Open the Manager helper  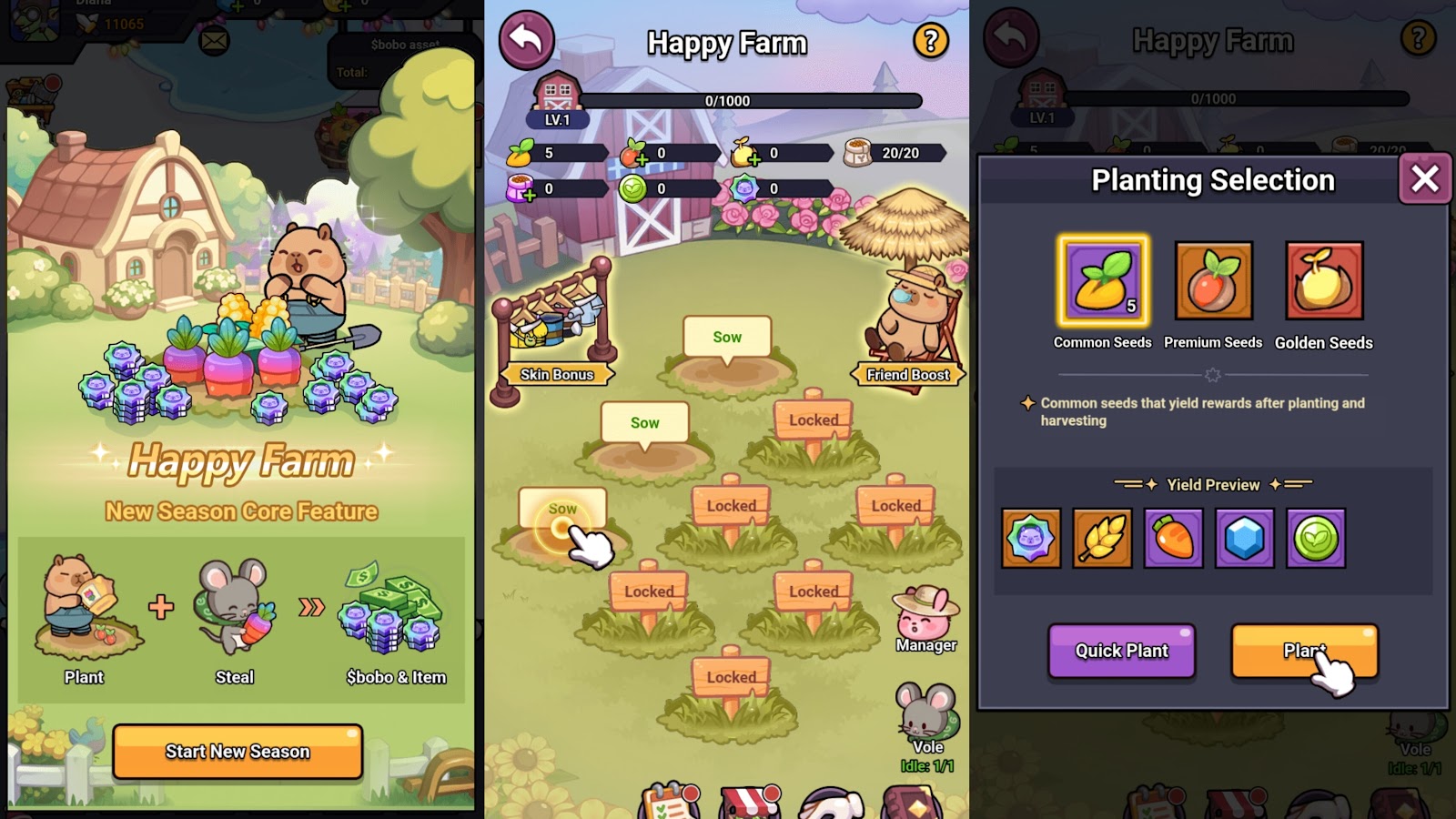(925, 619)
